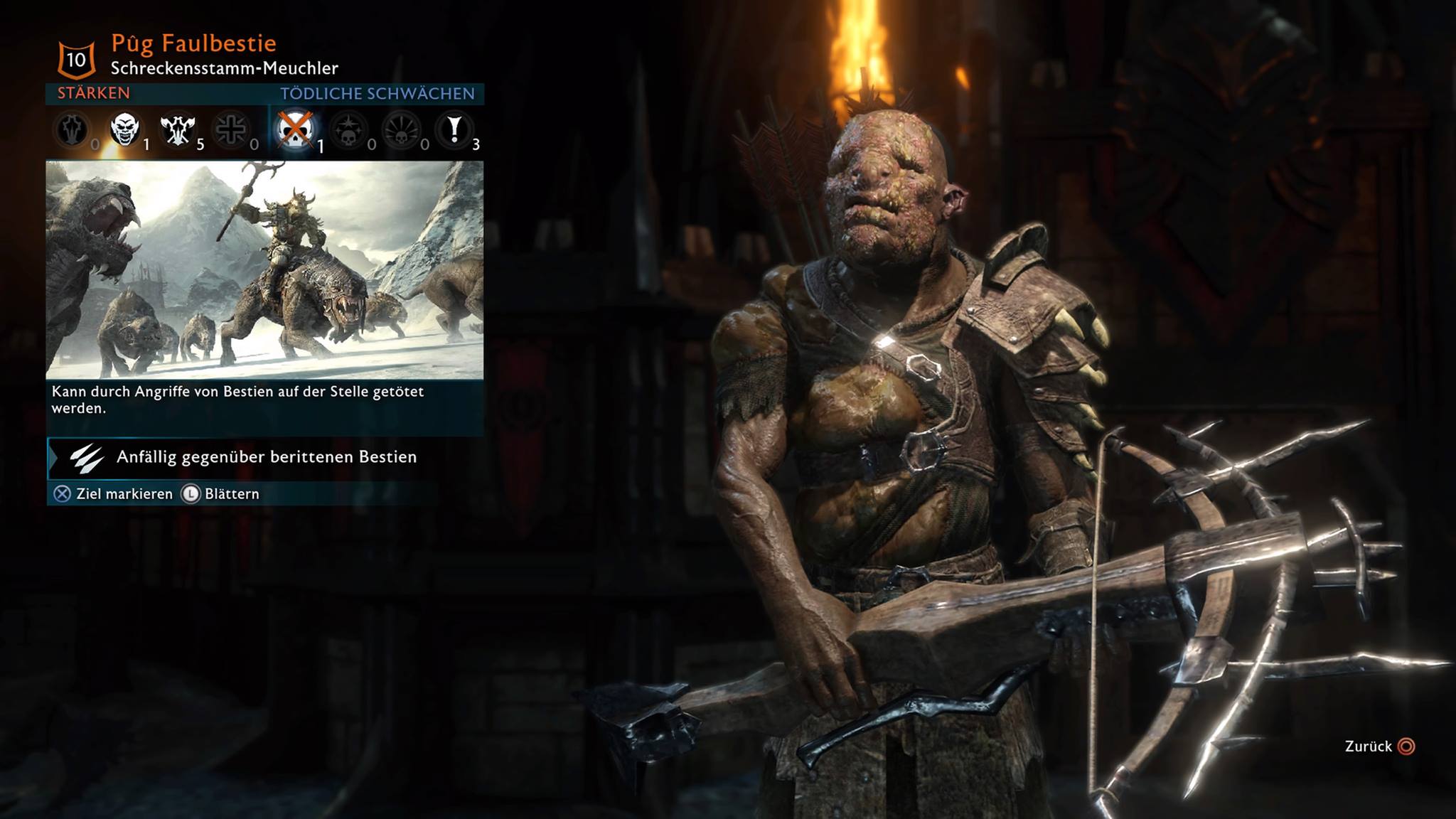Select the greyed-out cross strengths icon
Viewport: 1456px width, 819px height.
pos(231,130)
